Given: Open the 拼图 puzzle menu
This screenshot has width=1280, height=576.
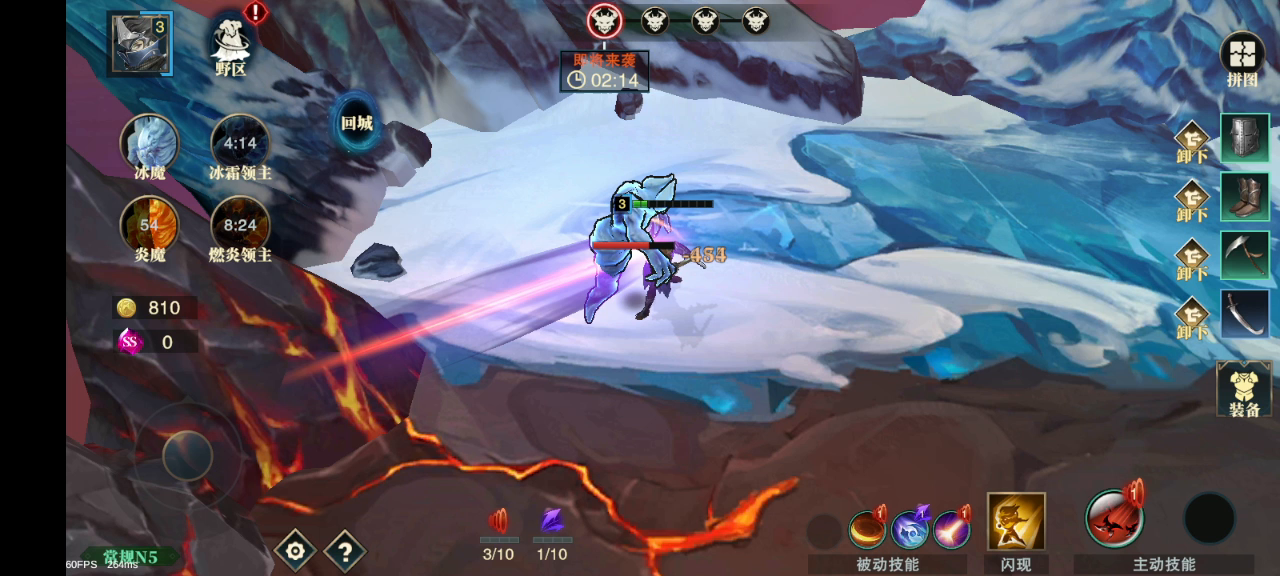Looking at the screenshot, I should (x=1242, y=57).
